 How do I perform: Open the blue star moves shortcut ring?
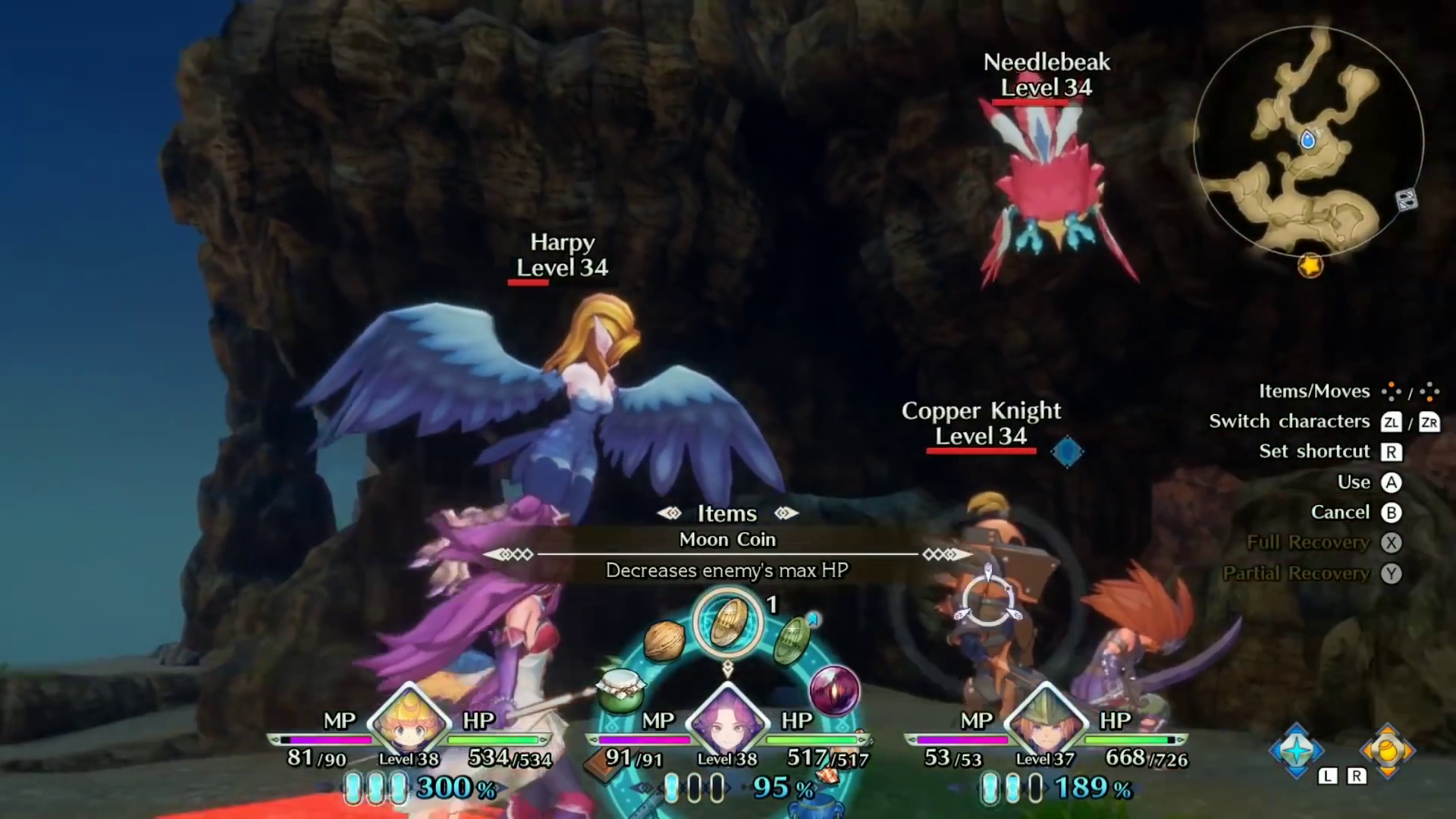point(1297,750)
